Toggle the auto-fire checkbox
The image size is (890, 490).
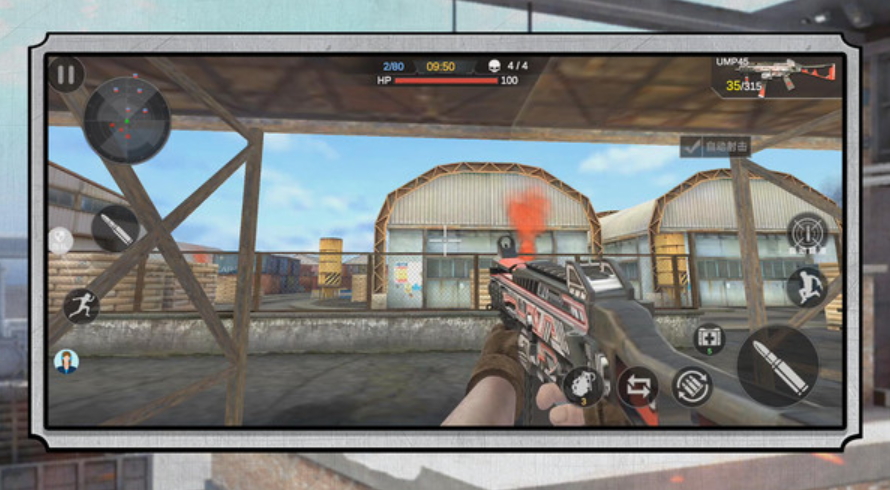(691, 146)
